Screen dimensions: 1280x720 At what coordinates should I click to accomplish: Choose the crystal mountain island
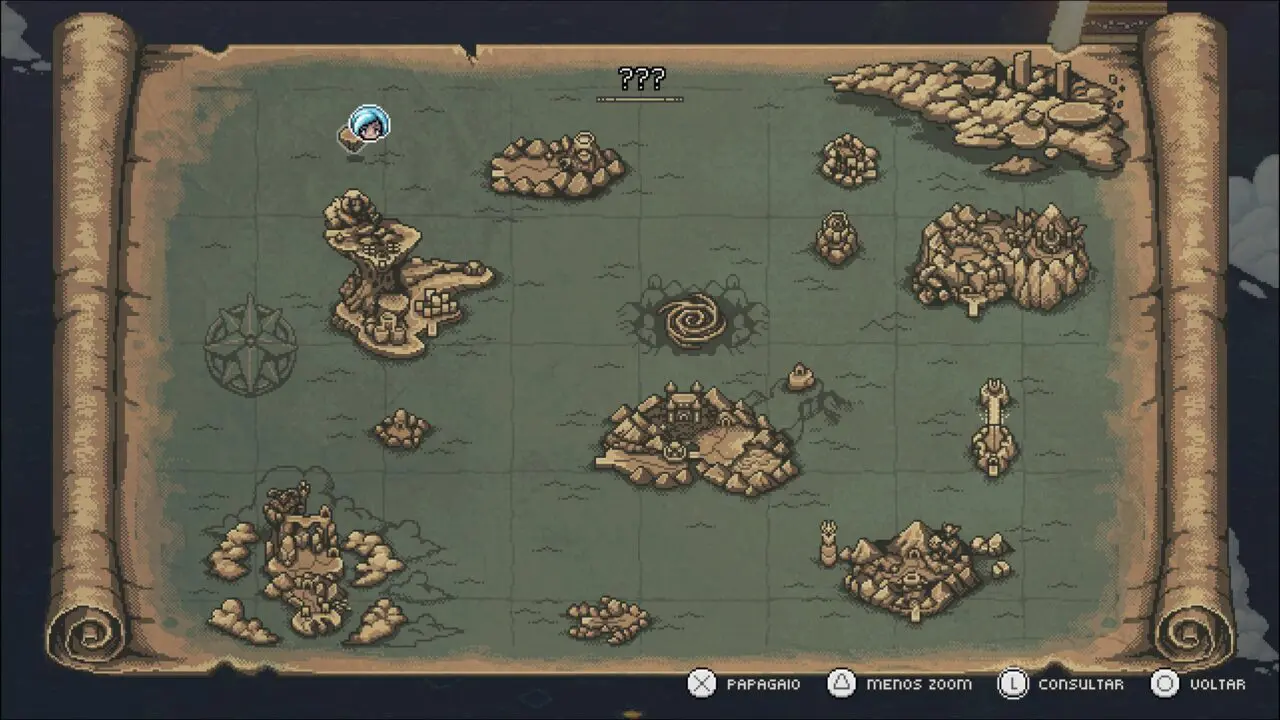[1001, 256]
